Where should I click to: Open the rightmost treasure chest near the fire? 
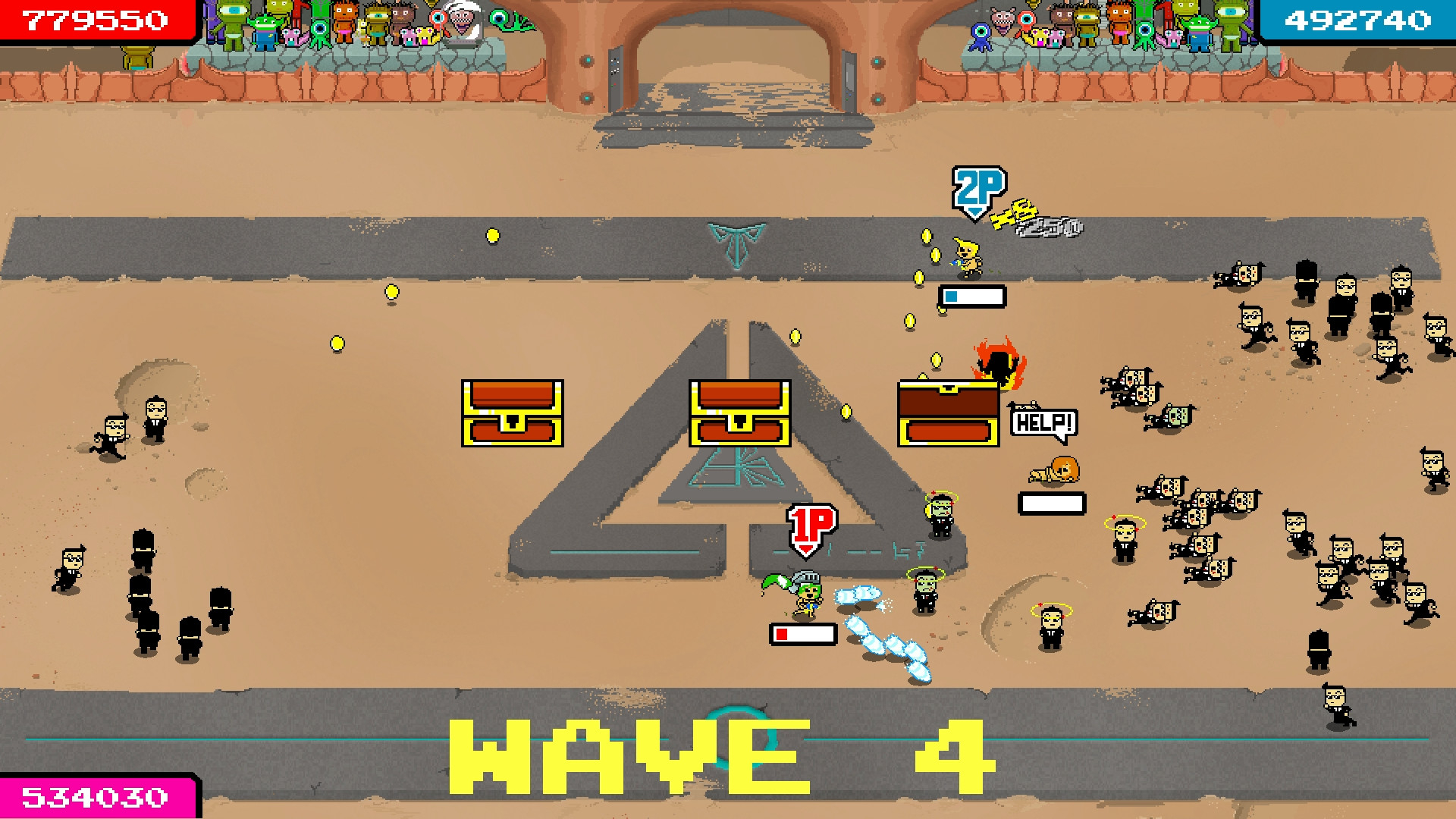948,414
